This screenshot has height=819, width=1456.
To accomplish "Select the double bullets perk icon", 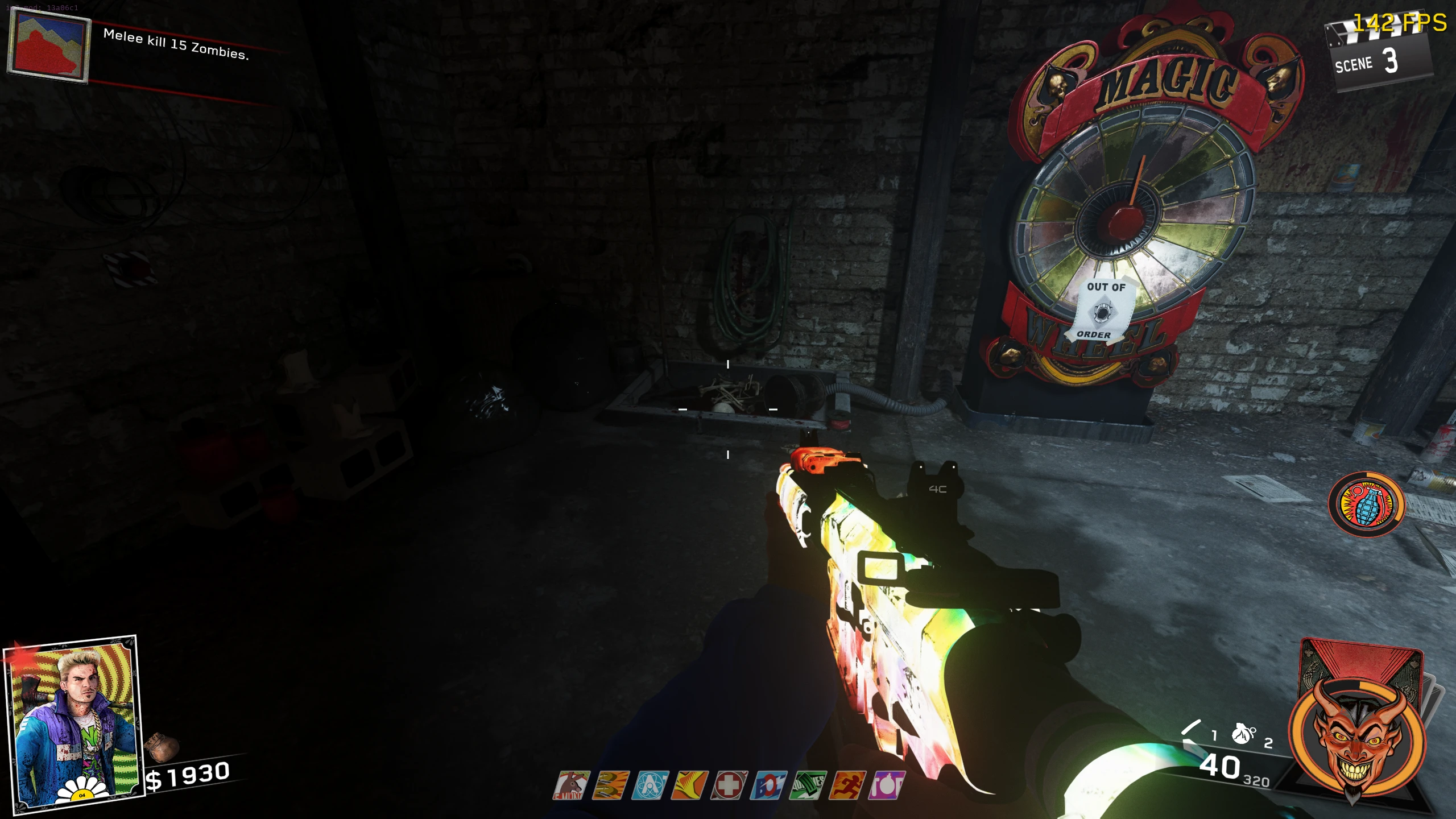I will (x=611, y=785).
